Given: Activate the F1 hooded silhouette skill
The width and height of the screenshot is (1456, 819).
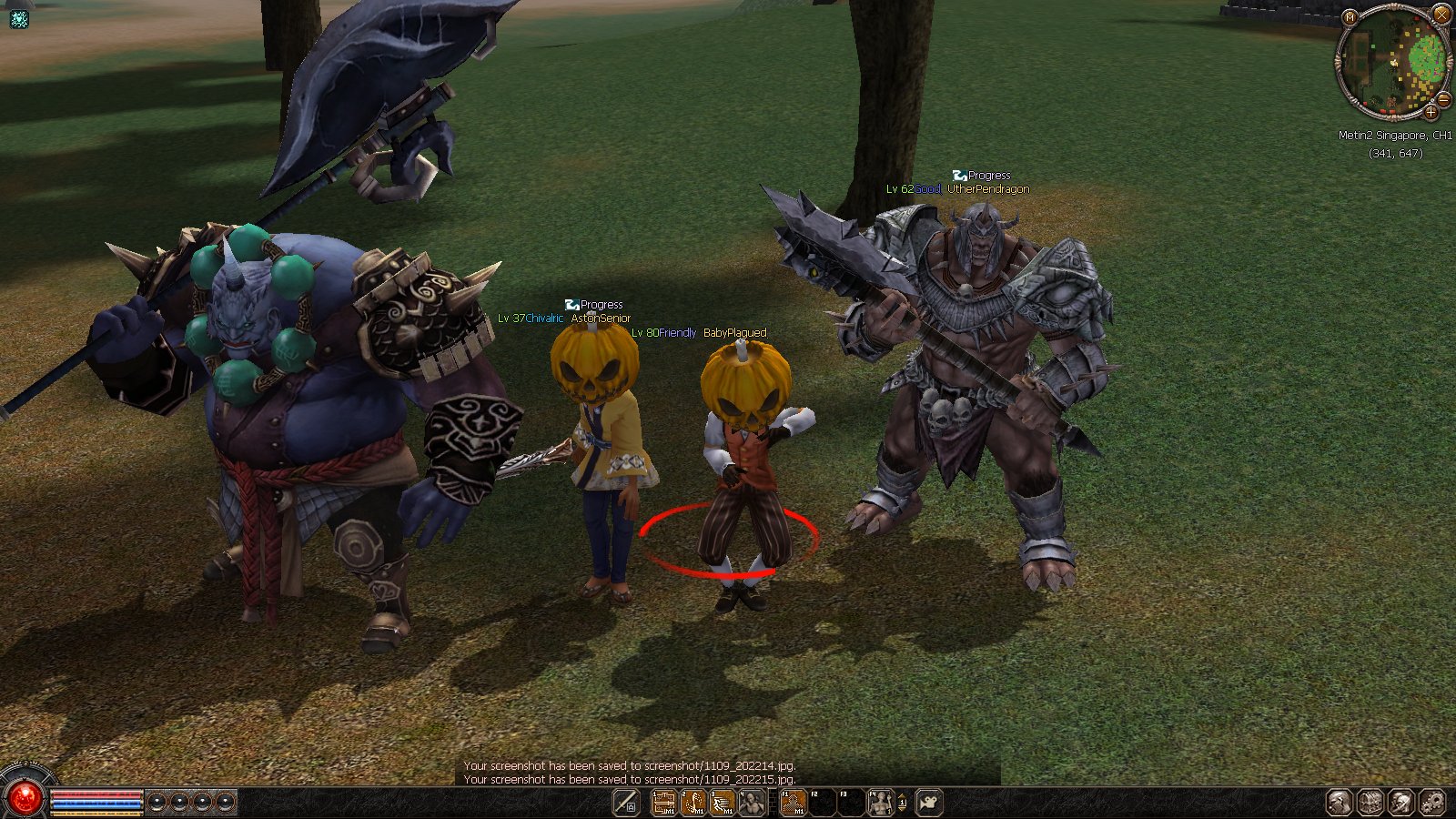Looking at the screenshot, I should (x=794, y=803).
